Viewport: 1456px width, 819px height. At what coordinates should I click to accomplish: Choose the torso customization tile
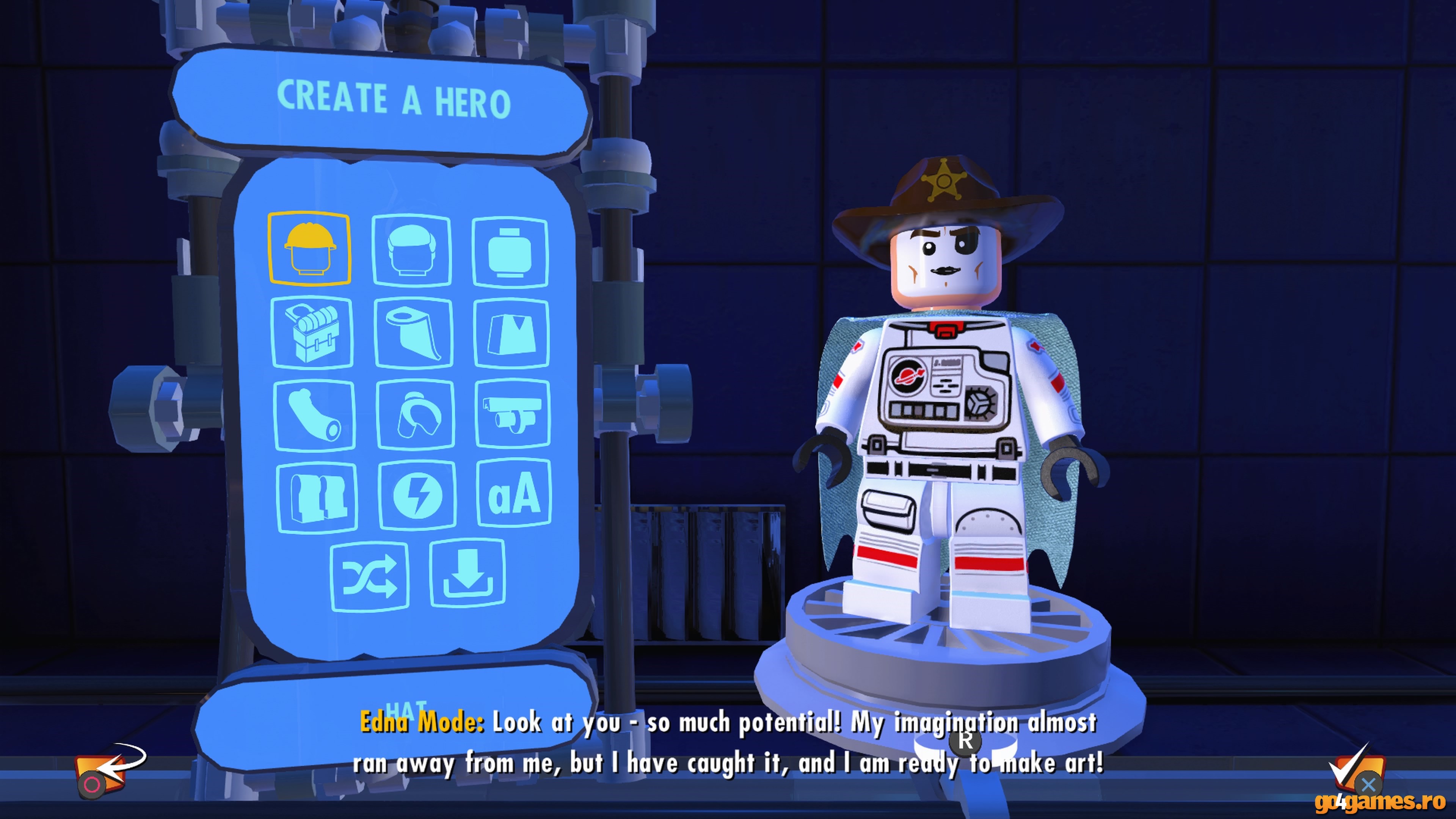[x=511, y=334]
